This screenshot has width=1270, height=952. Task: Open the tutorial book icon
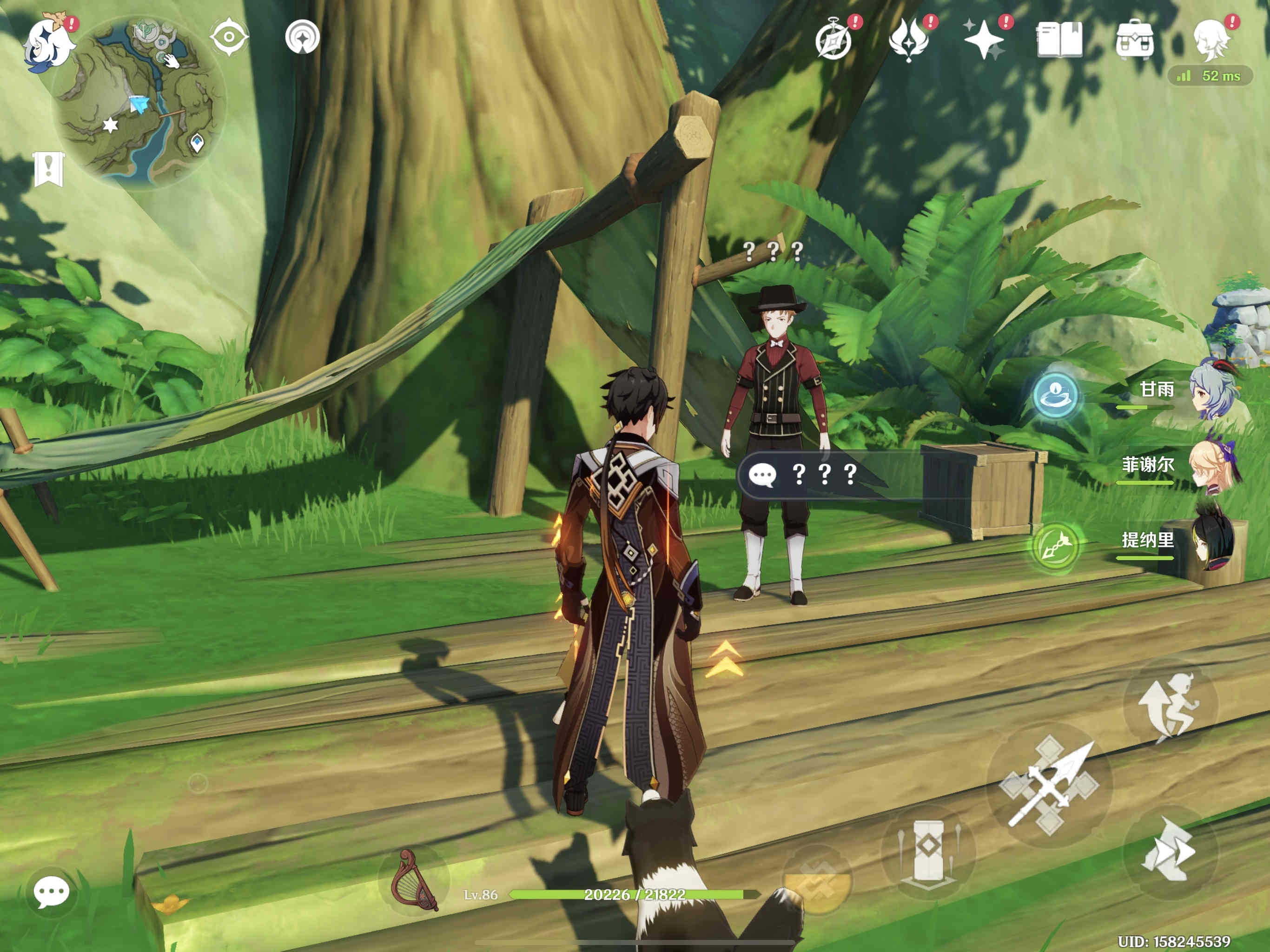1059,40
